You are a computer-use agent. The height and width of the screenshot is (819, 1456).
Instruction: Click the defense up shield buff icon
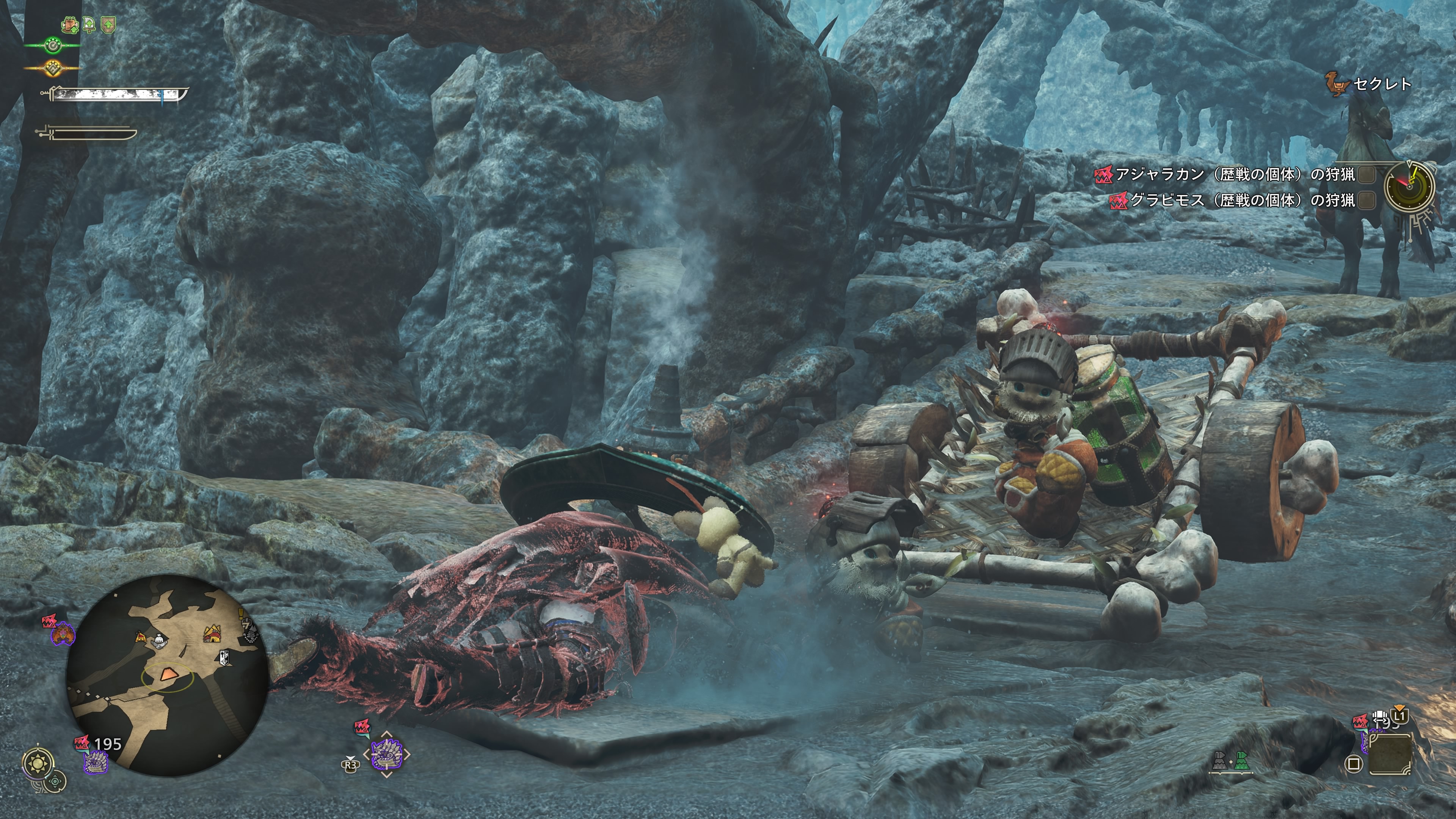[108, 25]
